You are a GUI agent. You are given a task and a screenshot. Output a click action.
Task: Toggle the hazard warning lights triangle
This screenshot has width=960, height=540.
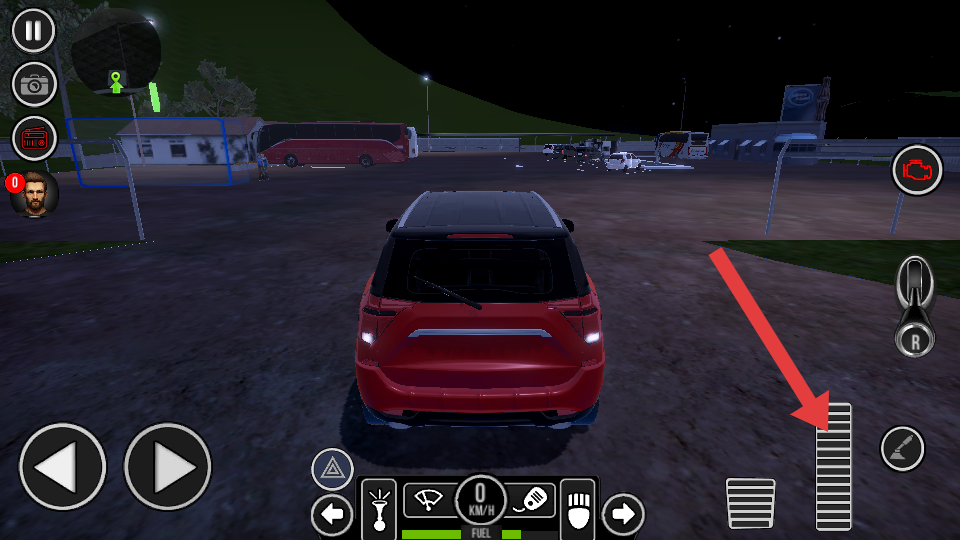coord(333,468)
